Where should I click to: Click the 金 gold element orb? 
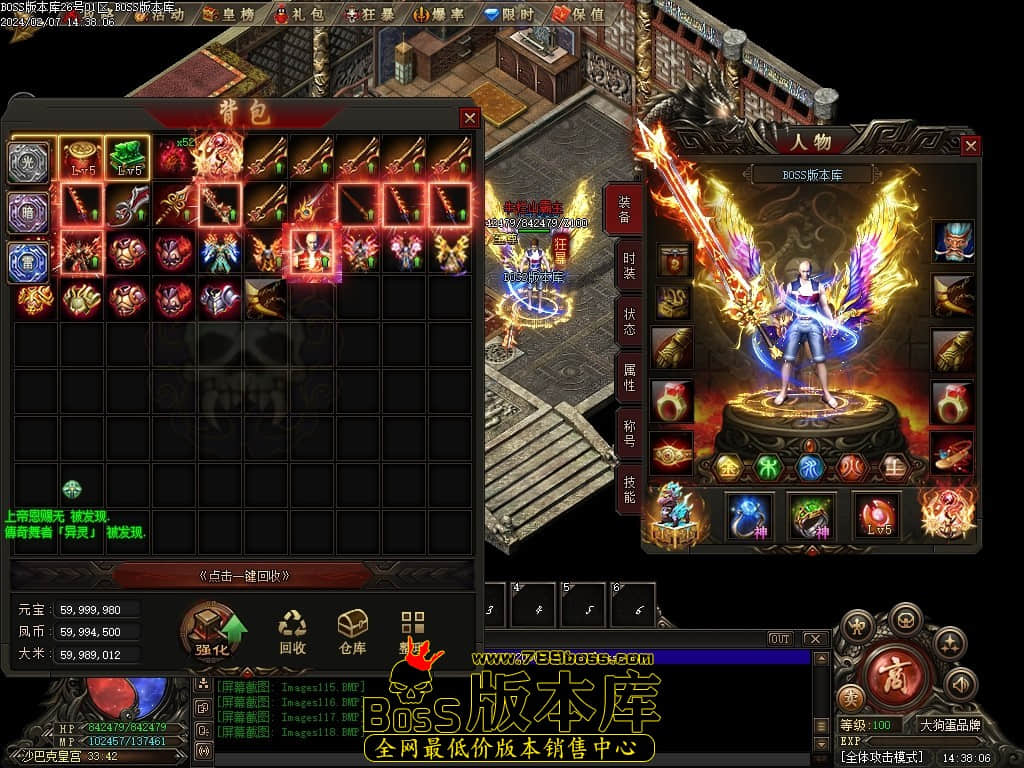click(731, 465)
